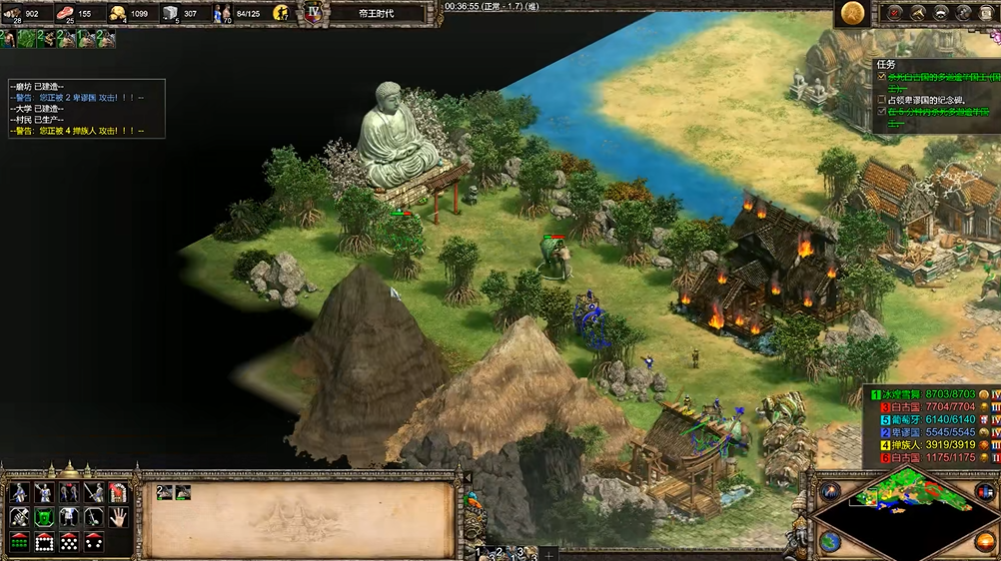Screen dimensions: 1001x561
Task: Select the raised open hand stop command
Action: pos(117,516)
